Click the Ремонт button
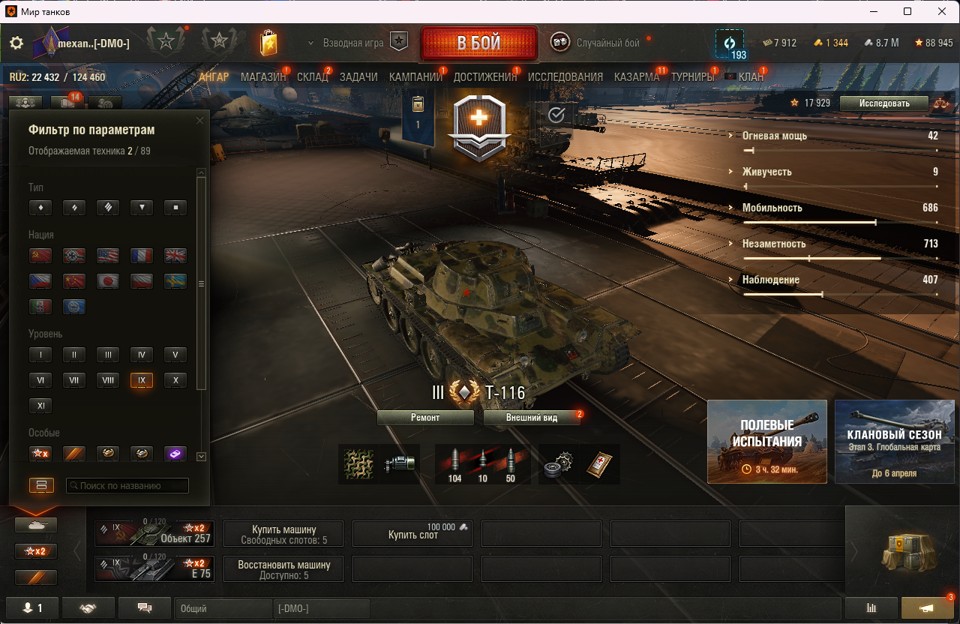The image size is (960, 624). pyautogui.click(x=425, y=417)
